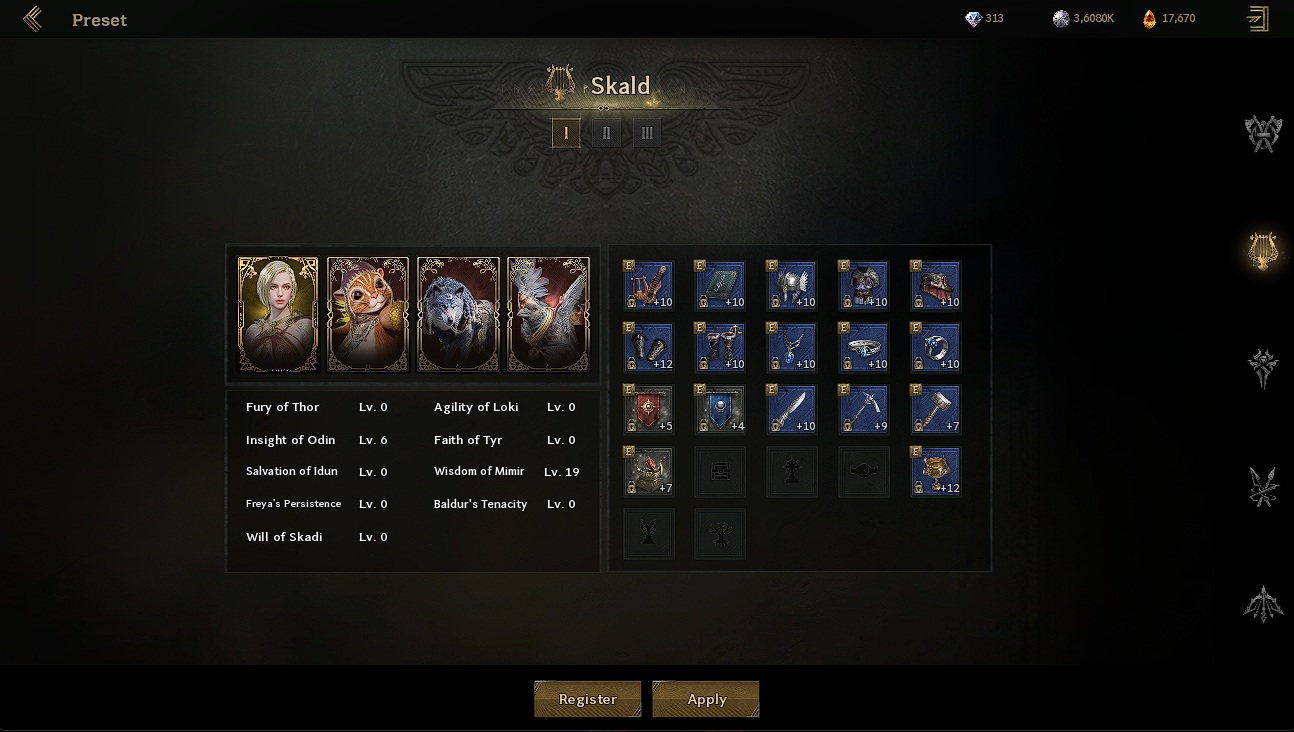Open the exit menu icon at top right
This screenshot has height=732, width=1294.
point(1257,19)
